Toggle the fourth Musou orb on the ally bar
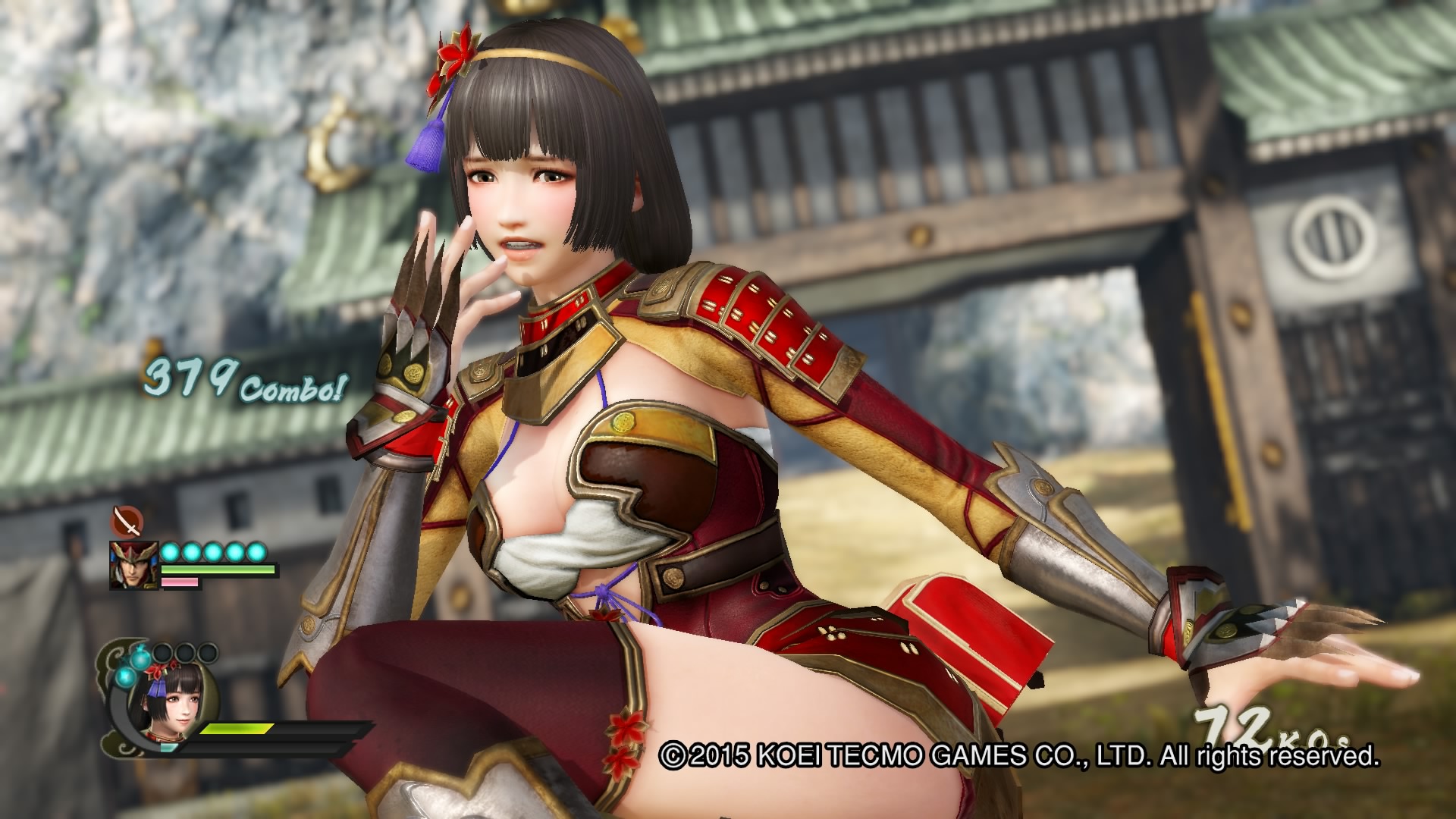Image resolution: width=1456 pixels, height=819 pixels. (x=234, y=552)
